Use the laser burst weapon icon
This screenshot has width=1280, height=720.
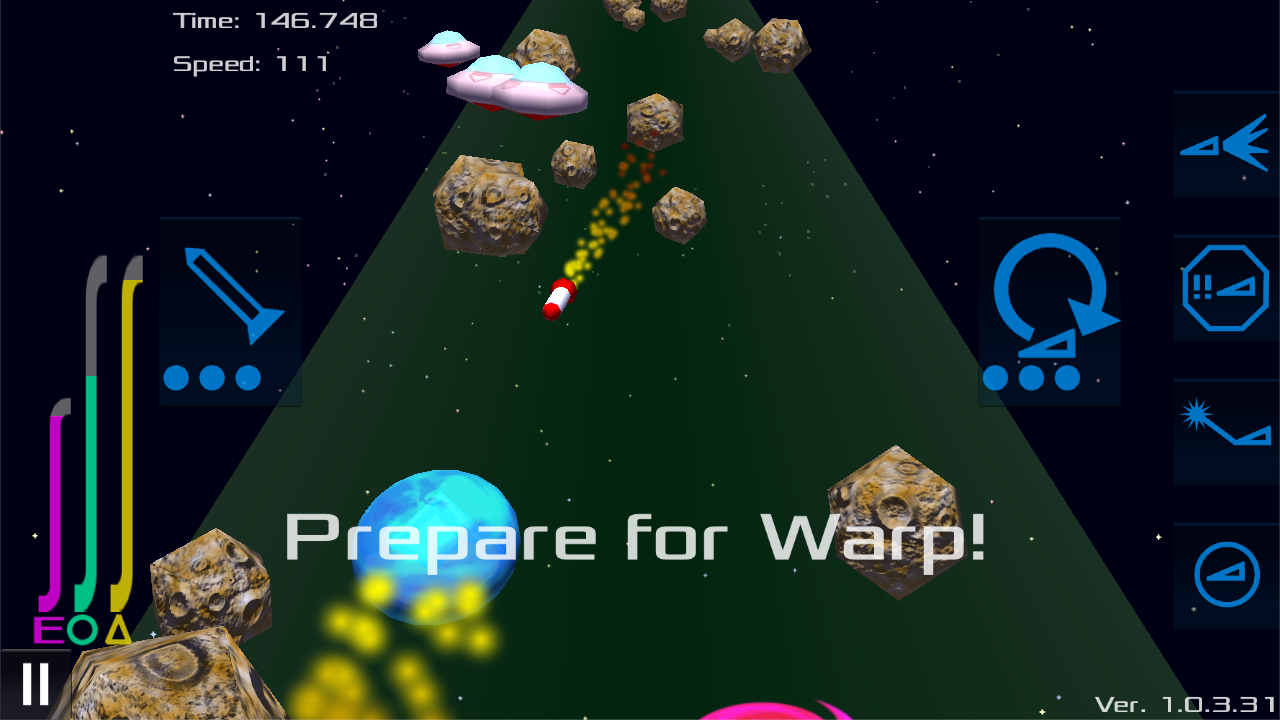(x=1225, y=432)
